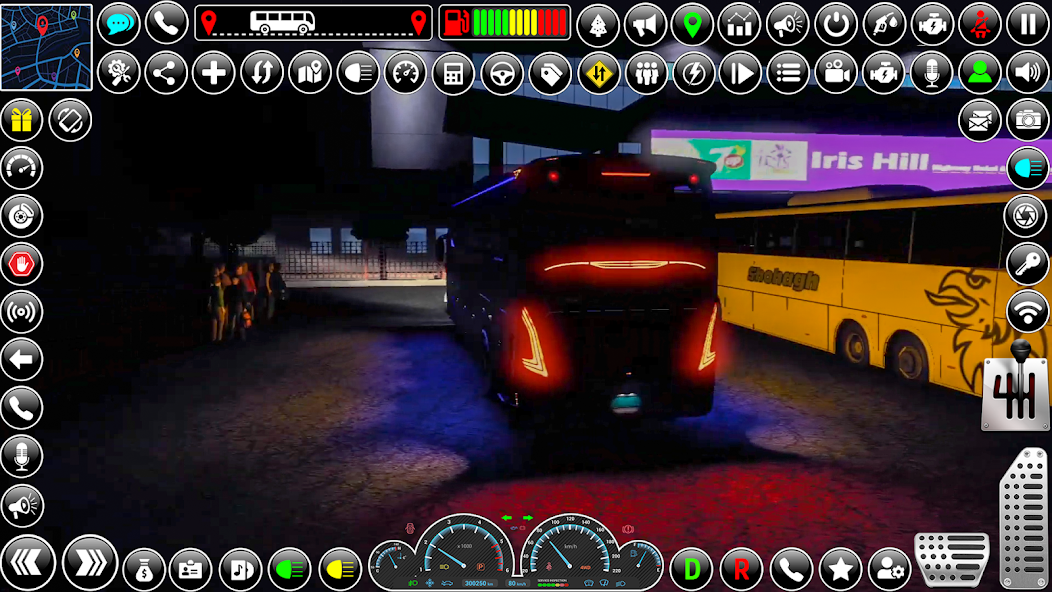
Task: Toggle the speaker sound button
Action: tap(1028, 73)
